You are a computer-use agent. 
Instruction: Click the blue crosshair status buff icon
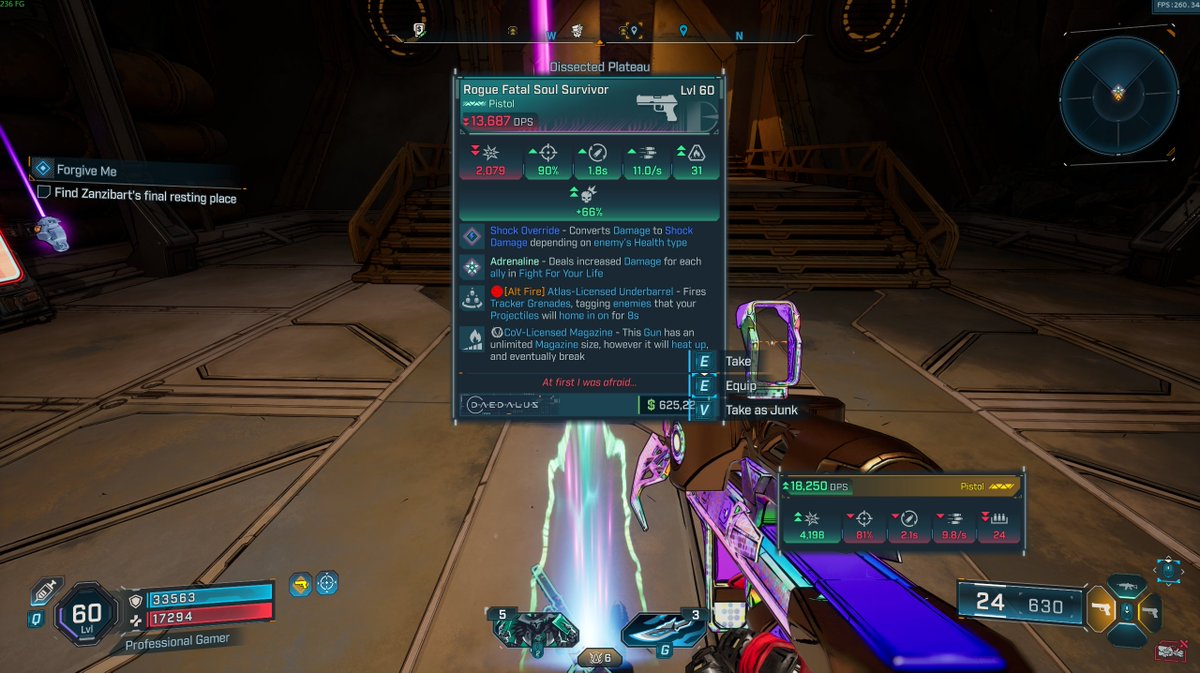click(327, 584)
